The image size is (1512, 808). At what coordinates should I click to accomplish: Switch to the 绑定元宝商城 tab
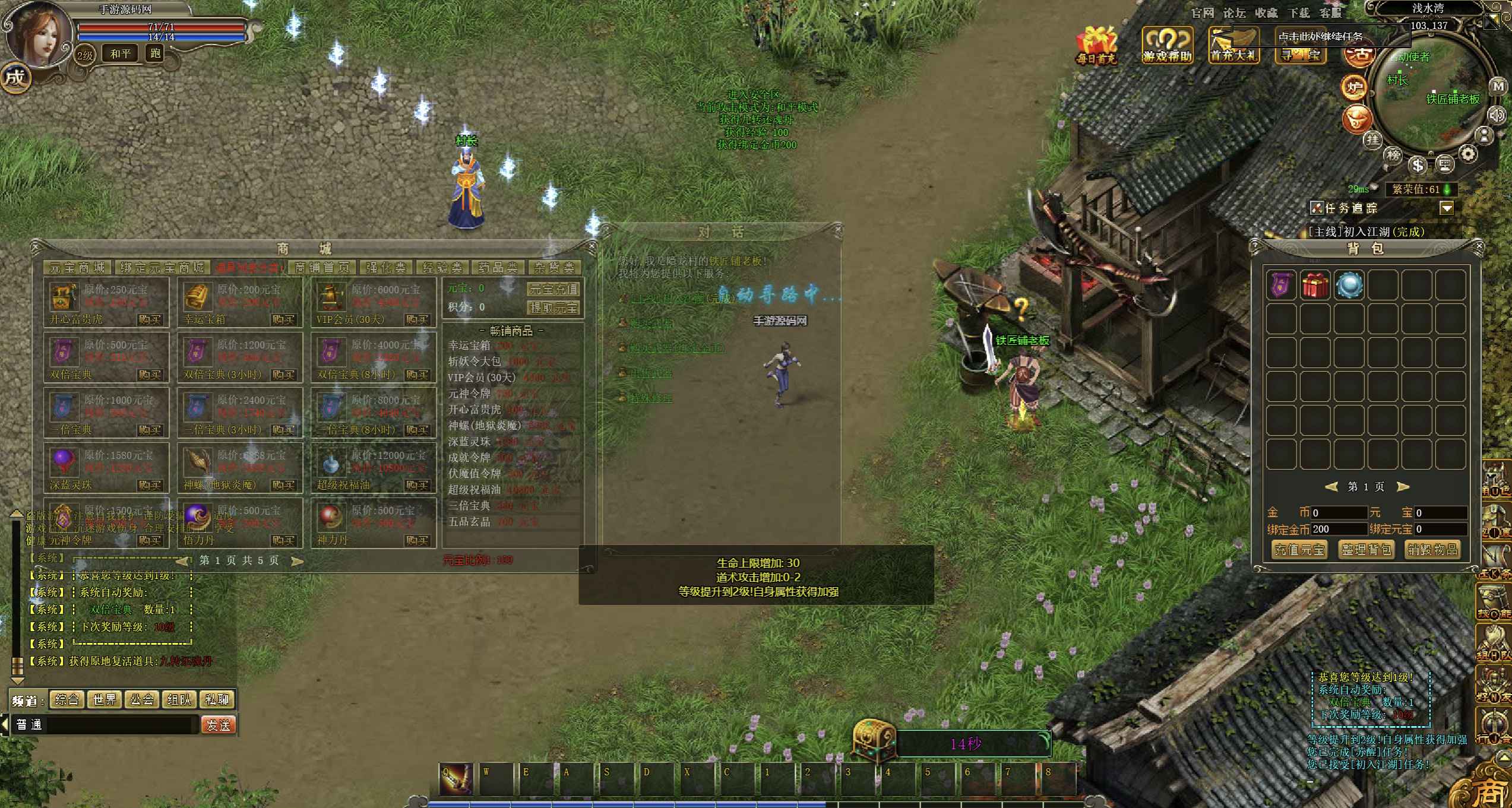tap(162, 268)
